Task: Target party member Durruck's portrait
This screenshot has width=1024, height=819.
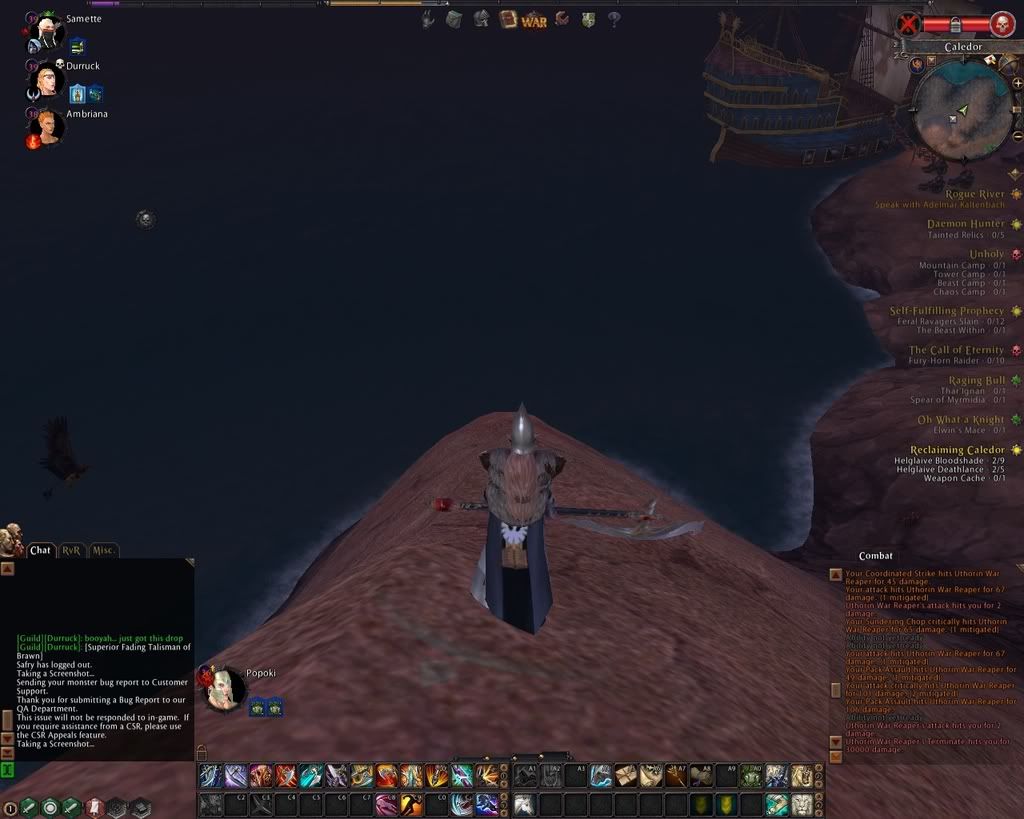Action: coord(48,80)
